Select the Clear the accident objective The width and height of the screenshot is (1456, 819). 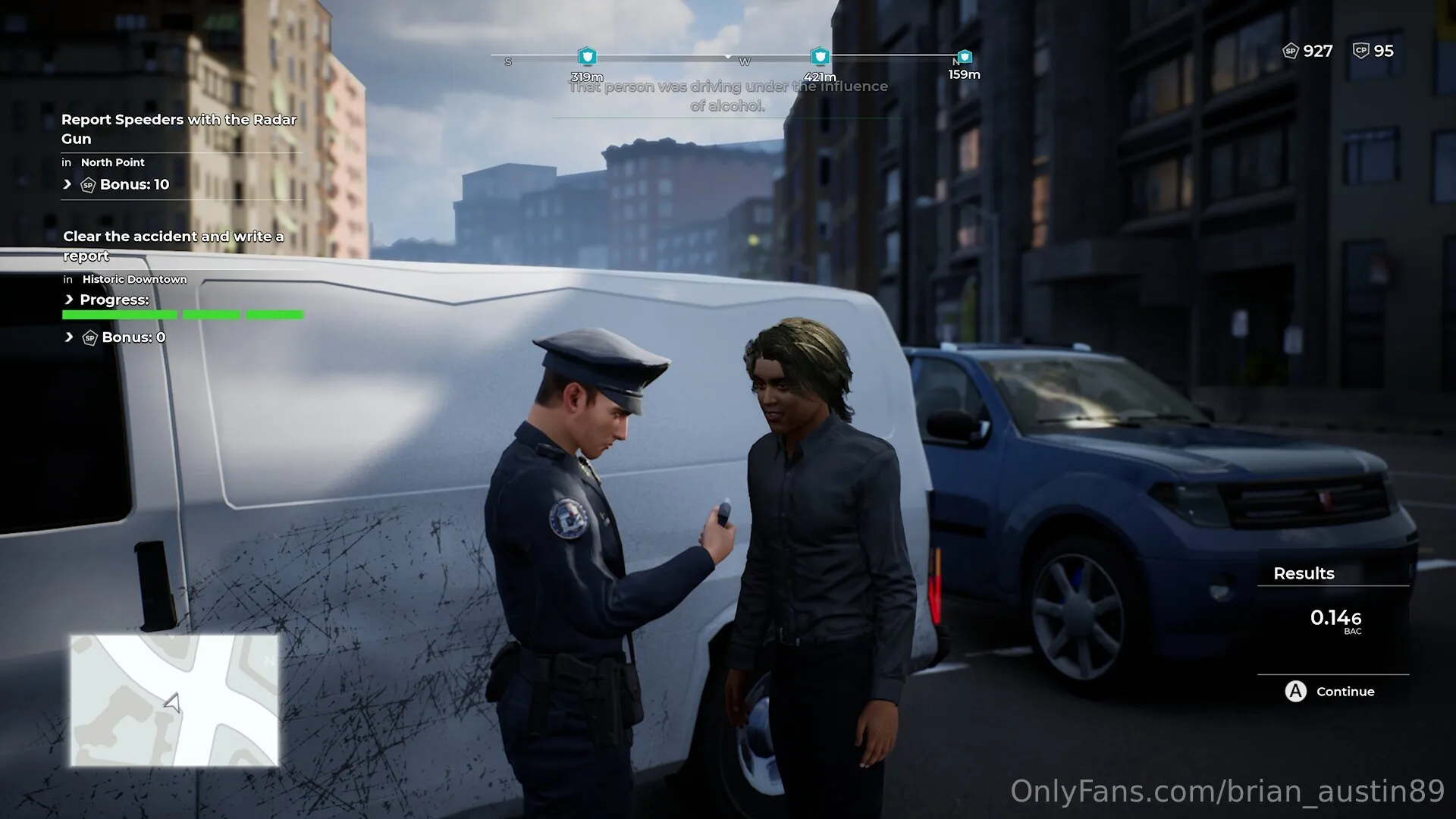[x=174, y=246]
